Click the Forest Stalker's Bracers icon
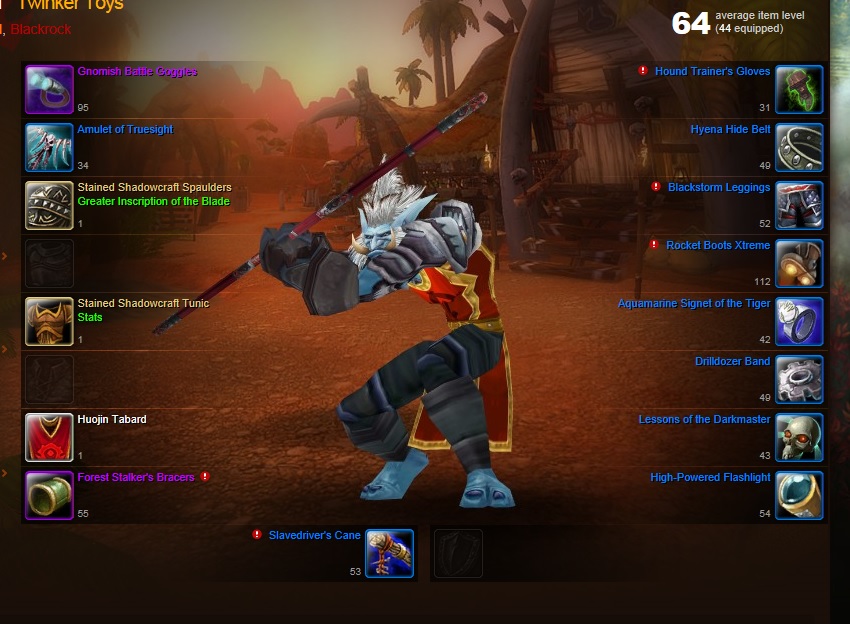Screen dimensions: 850x626 point(49,496)
